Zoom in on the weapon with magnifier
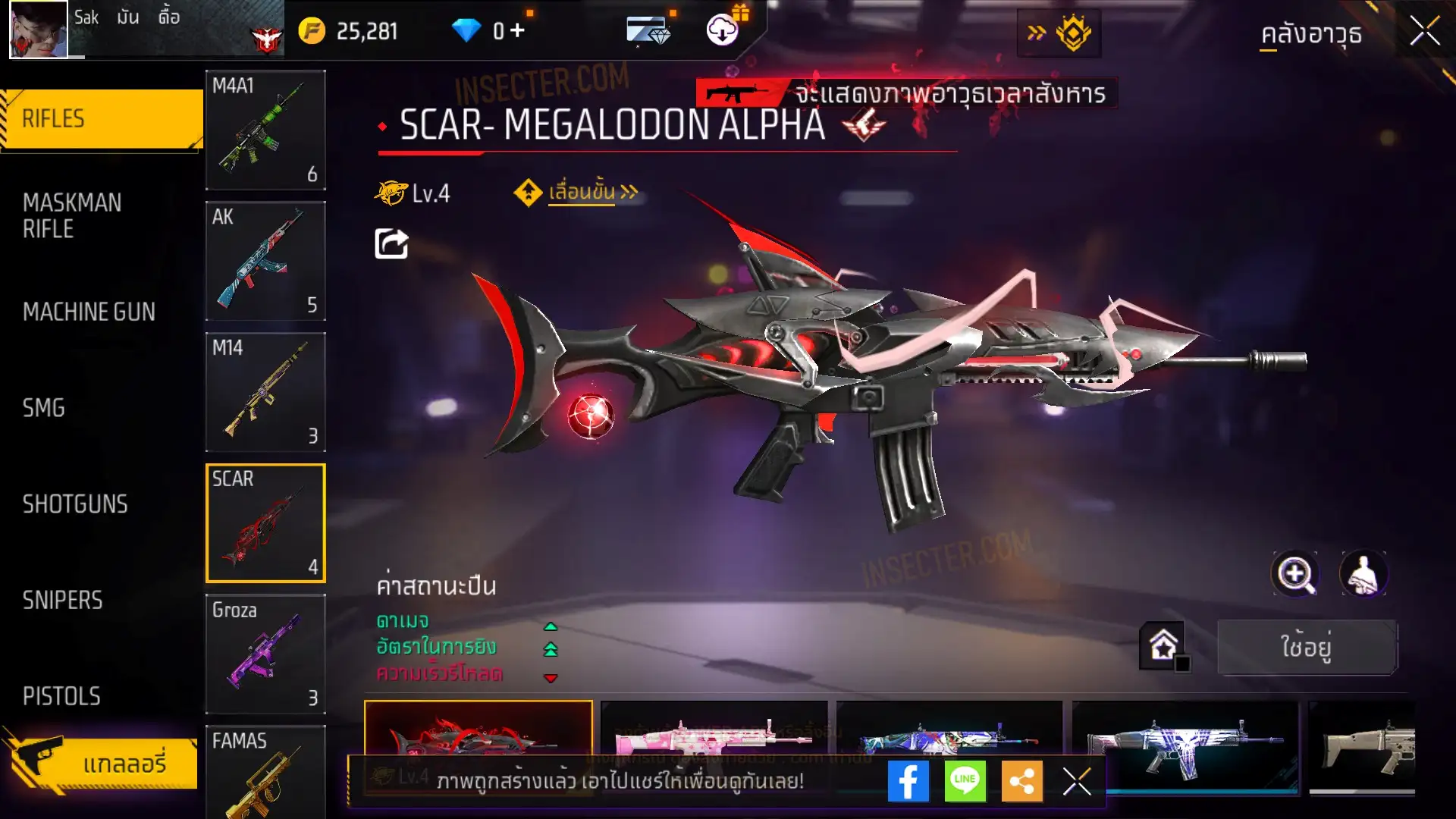 coord(1294,574)
